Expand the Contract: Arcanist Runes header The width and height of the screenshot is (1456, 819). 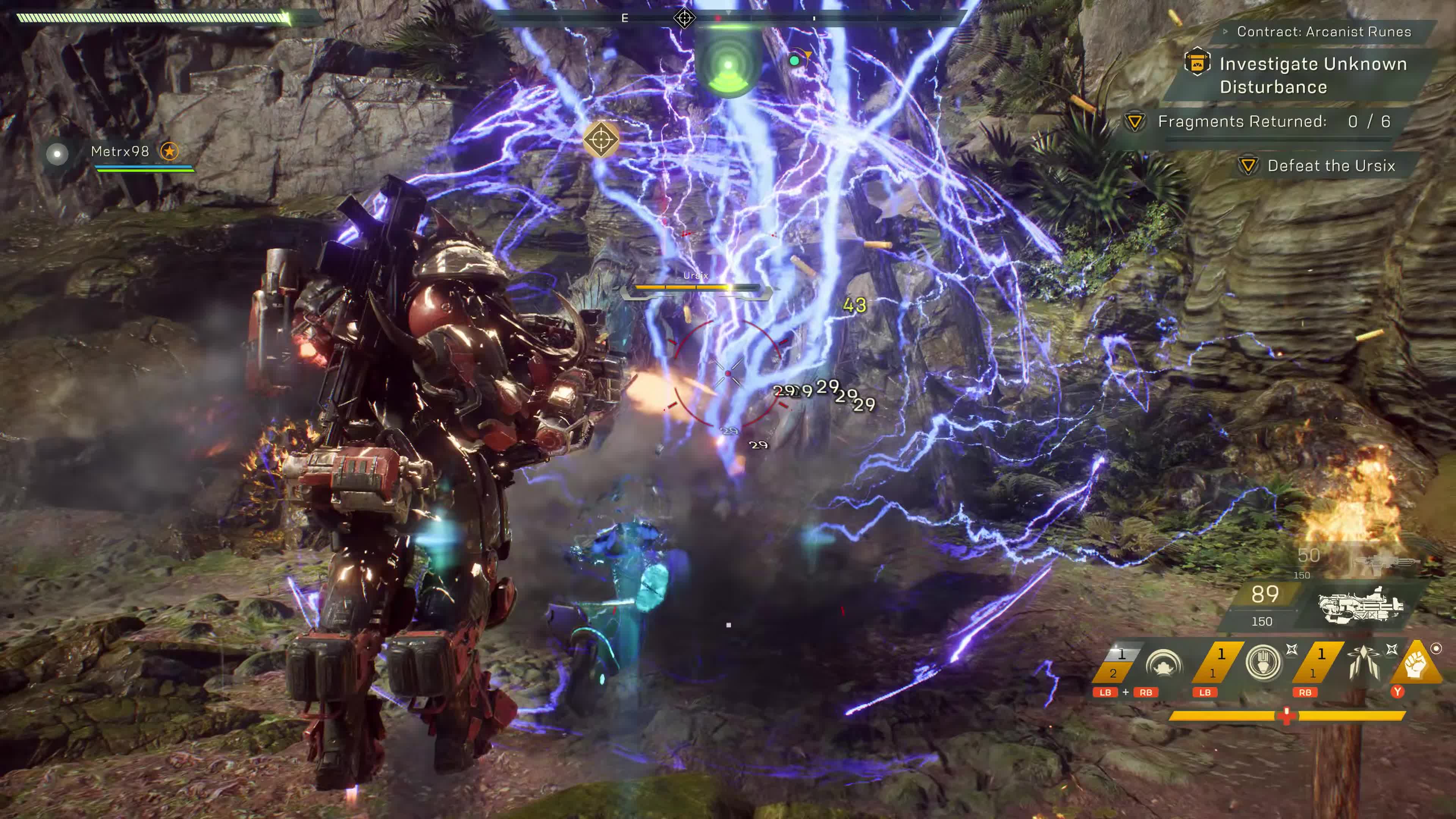(x=1323, y=31)
